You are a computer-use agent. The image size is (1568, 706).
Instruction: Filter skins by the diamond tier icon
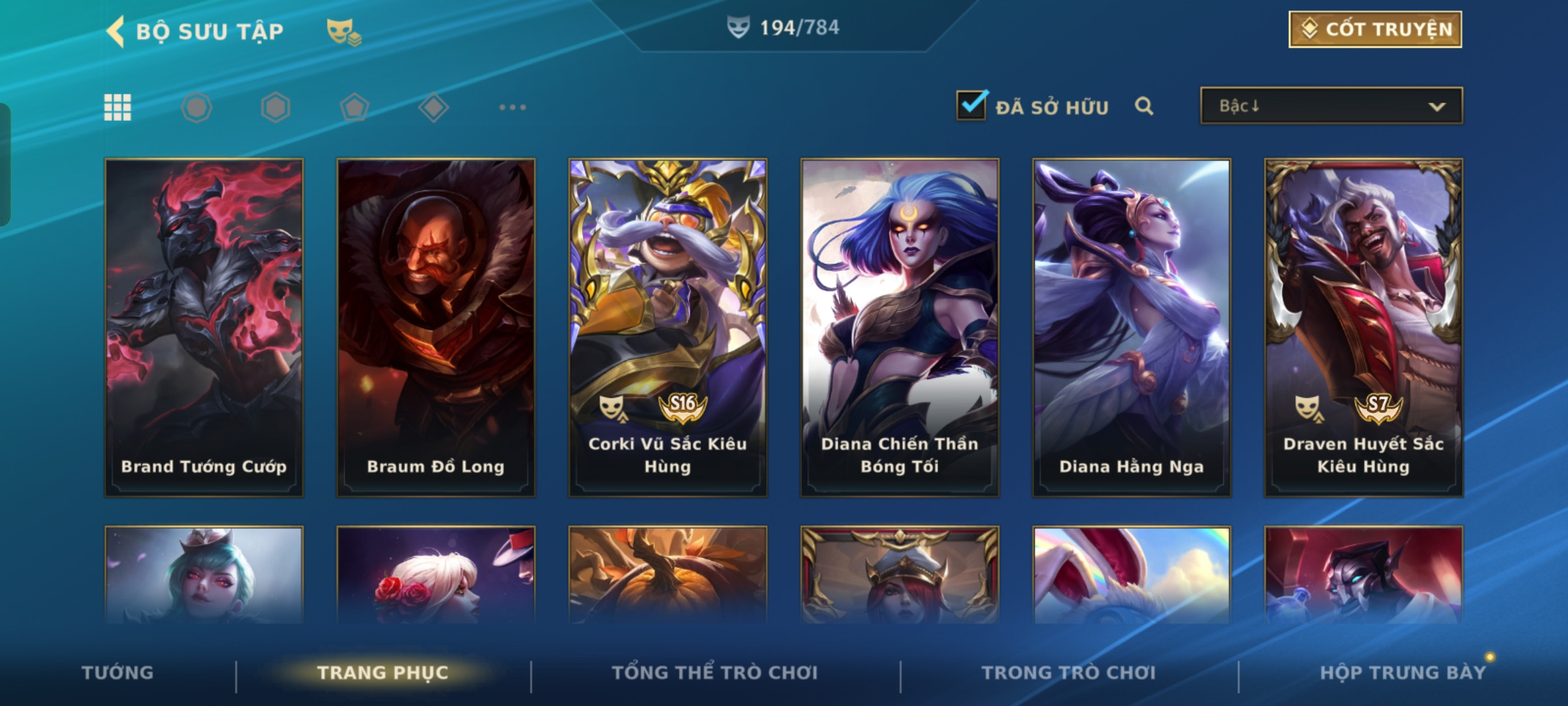point(433,107)
